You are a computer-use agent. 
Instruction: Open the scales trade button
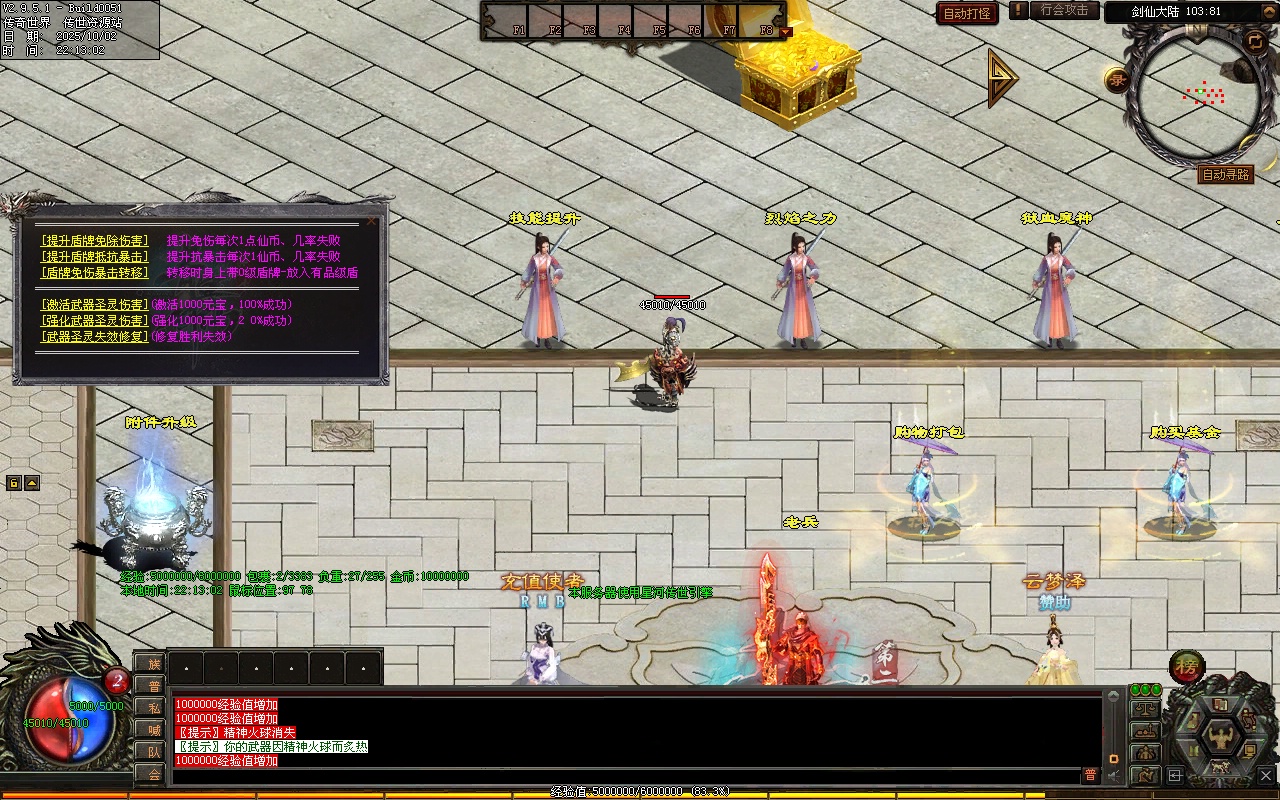[1145, 708]
